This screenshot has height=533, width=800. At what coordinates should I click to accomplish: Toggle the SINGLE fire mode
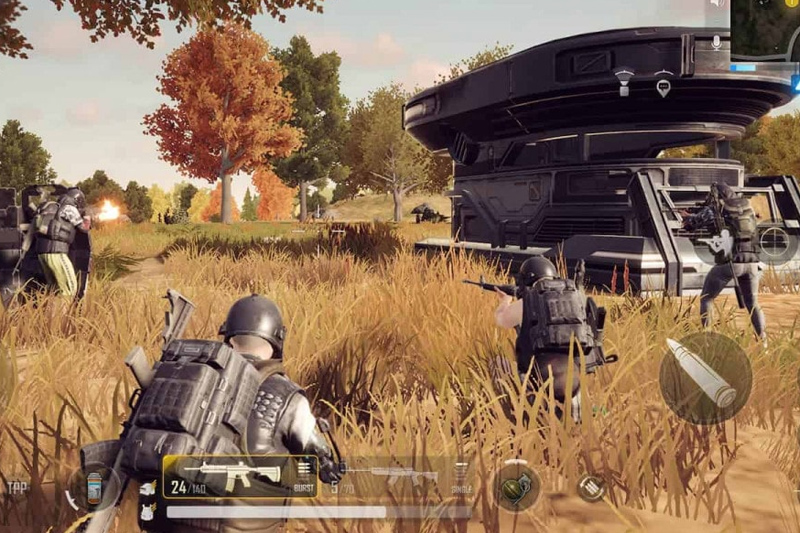click(461, 476)
